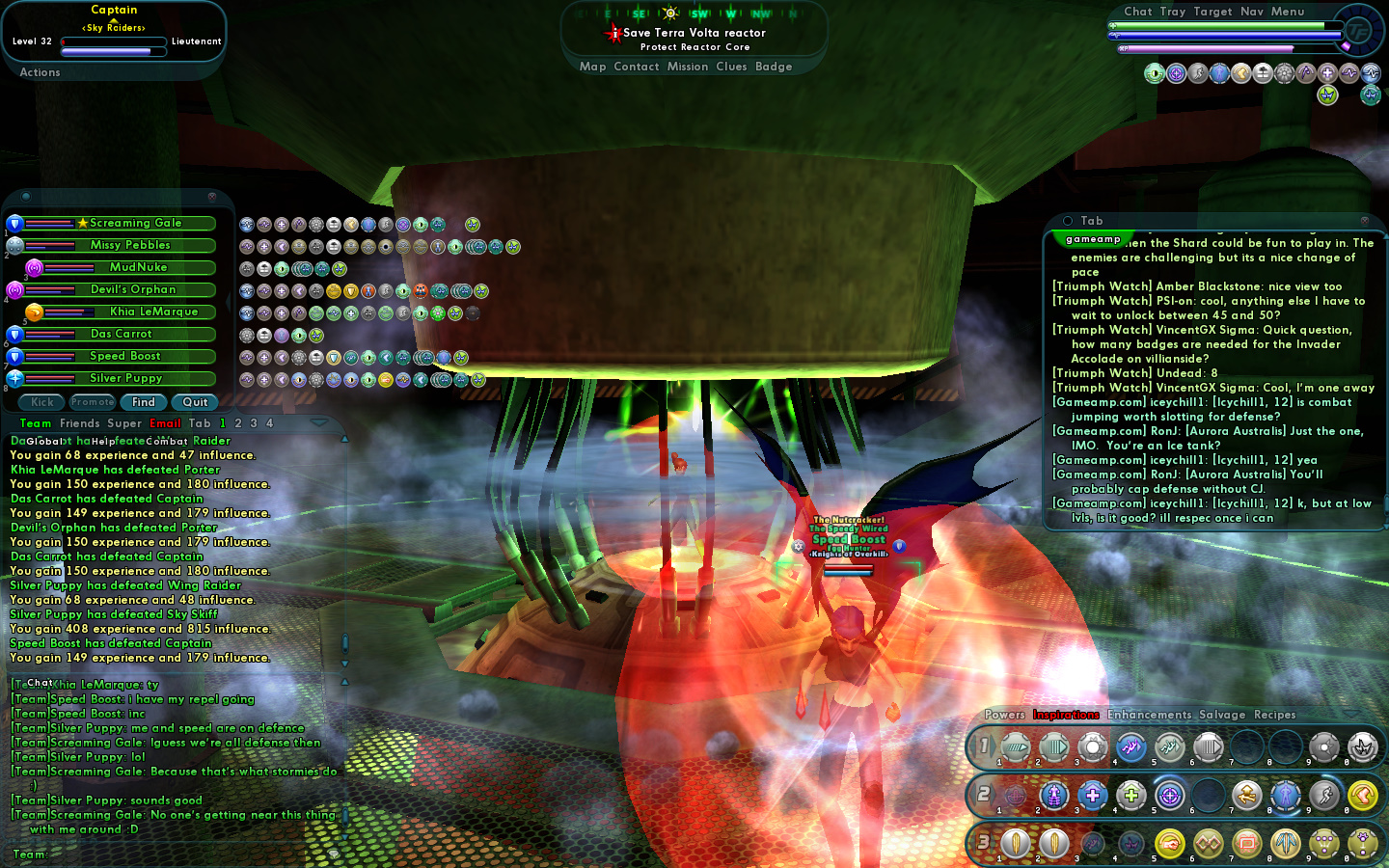Open the Inspirations tab

1066,715
